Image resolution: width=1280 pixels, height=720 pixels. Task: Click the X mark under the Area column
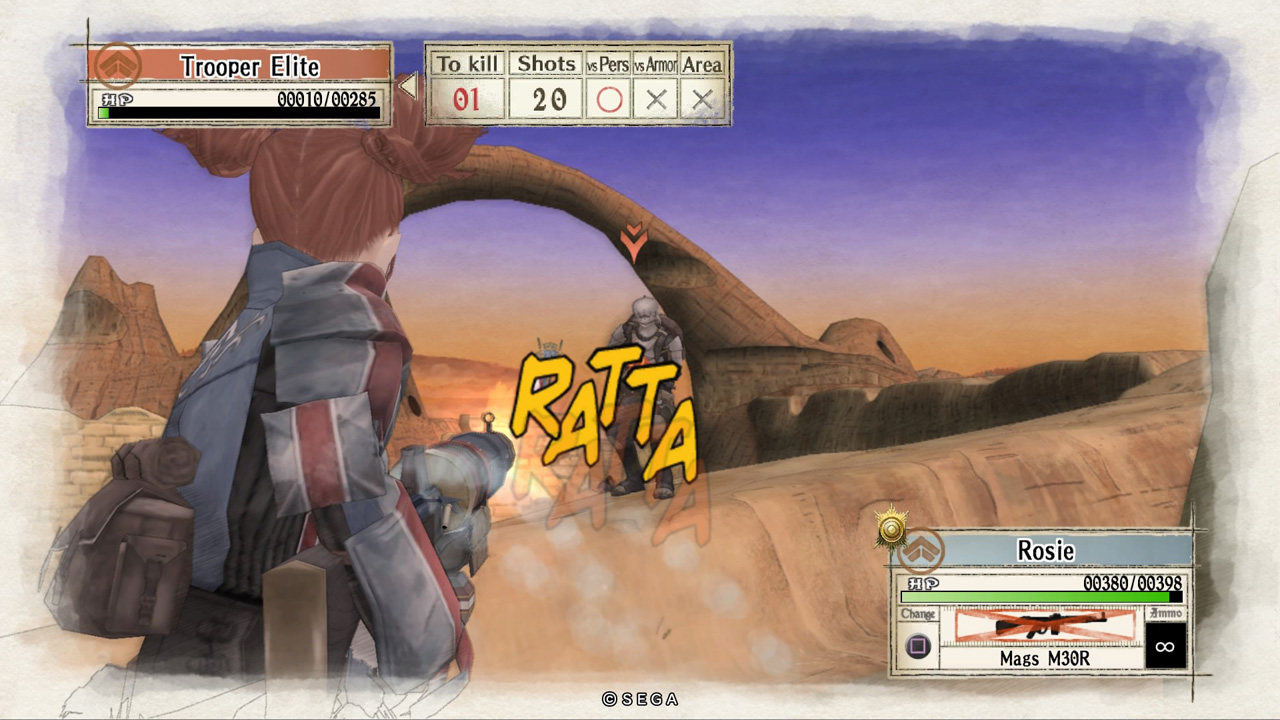pos(701,100)
